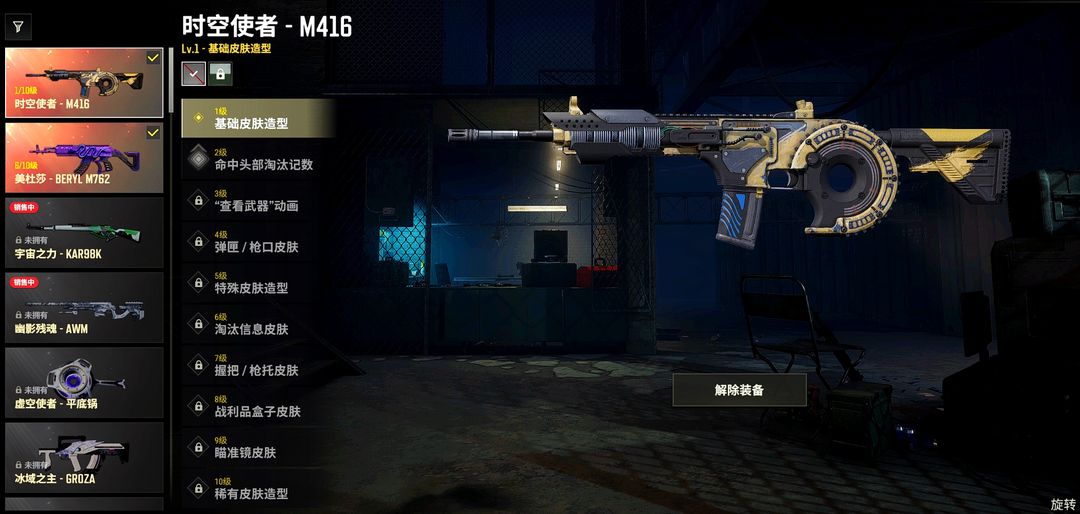Select the 时空使者 - M416 skin card
The height and width of the screenshot is (514, 1080).
click(x=84, y=83)
